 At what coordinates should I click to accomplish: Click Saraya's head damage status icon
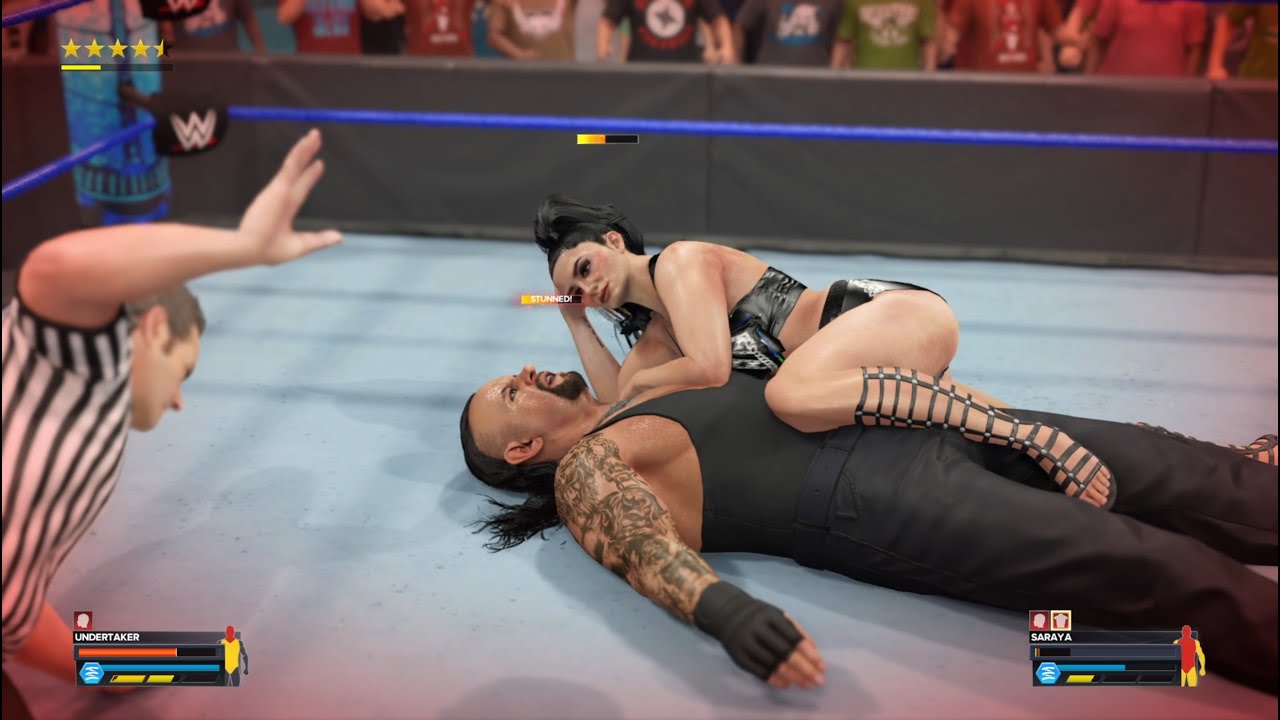pyautogui.click(x=1040, y=620)
